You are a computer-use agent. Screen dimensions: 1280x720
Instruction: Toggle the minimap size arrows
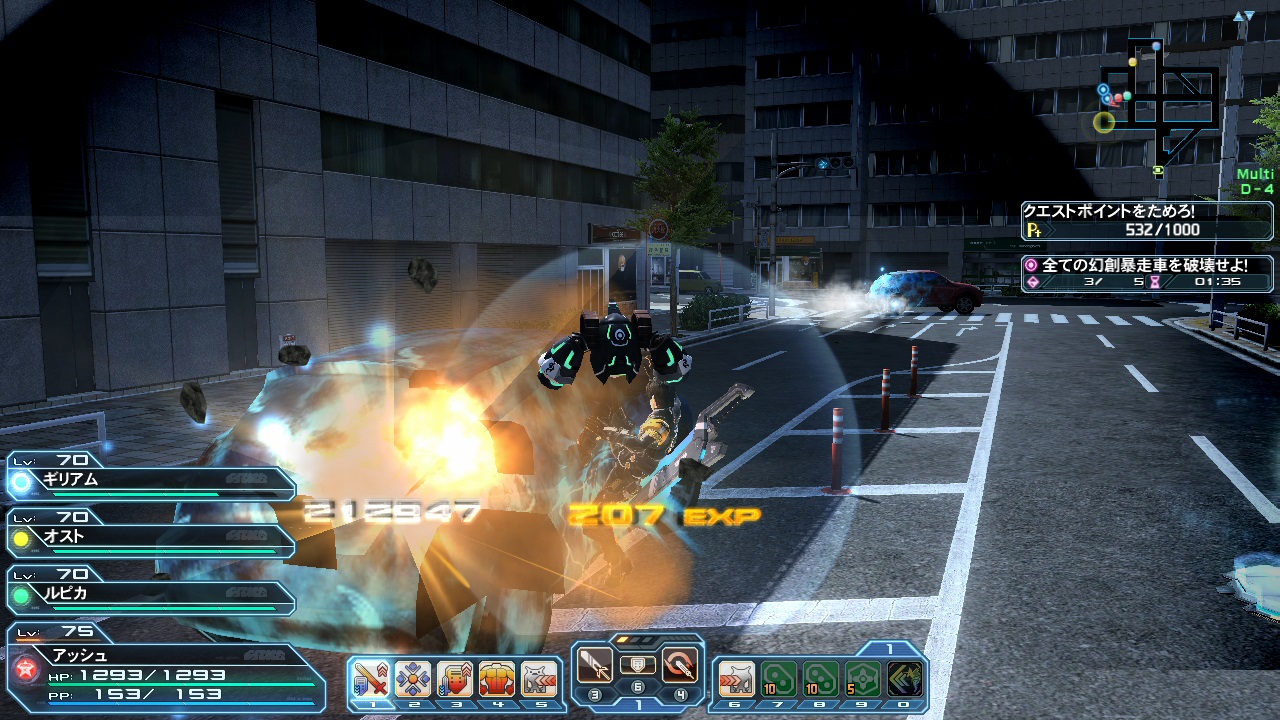(1243, 17)
